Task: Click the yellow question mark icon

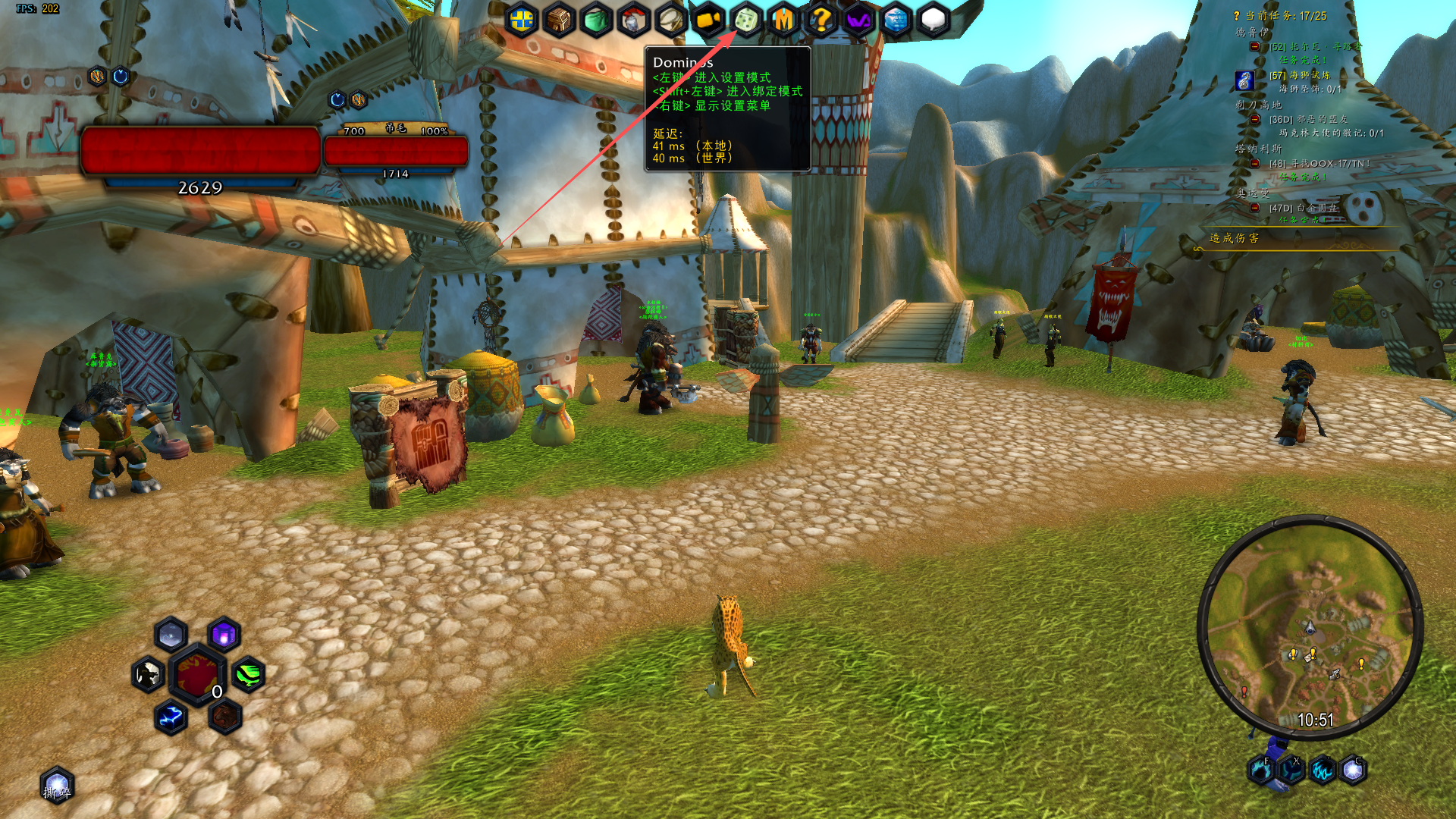Action: coord(821,20)
